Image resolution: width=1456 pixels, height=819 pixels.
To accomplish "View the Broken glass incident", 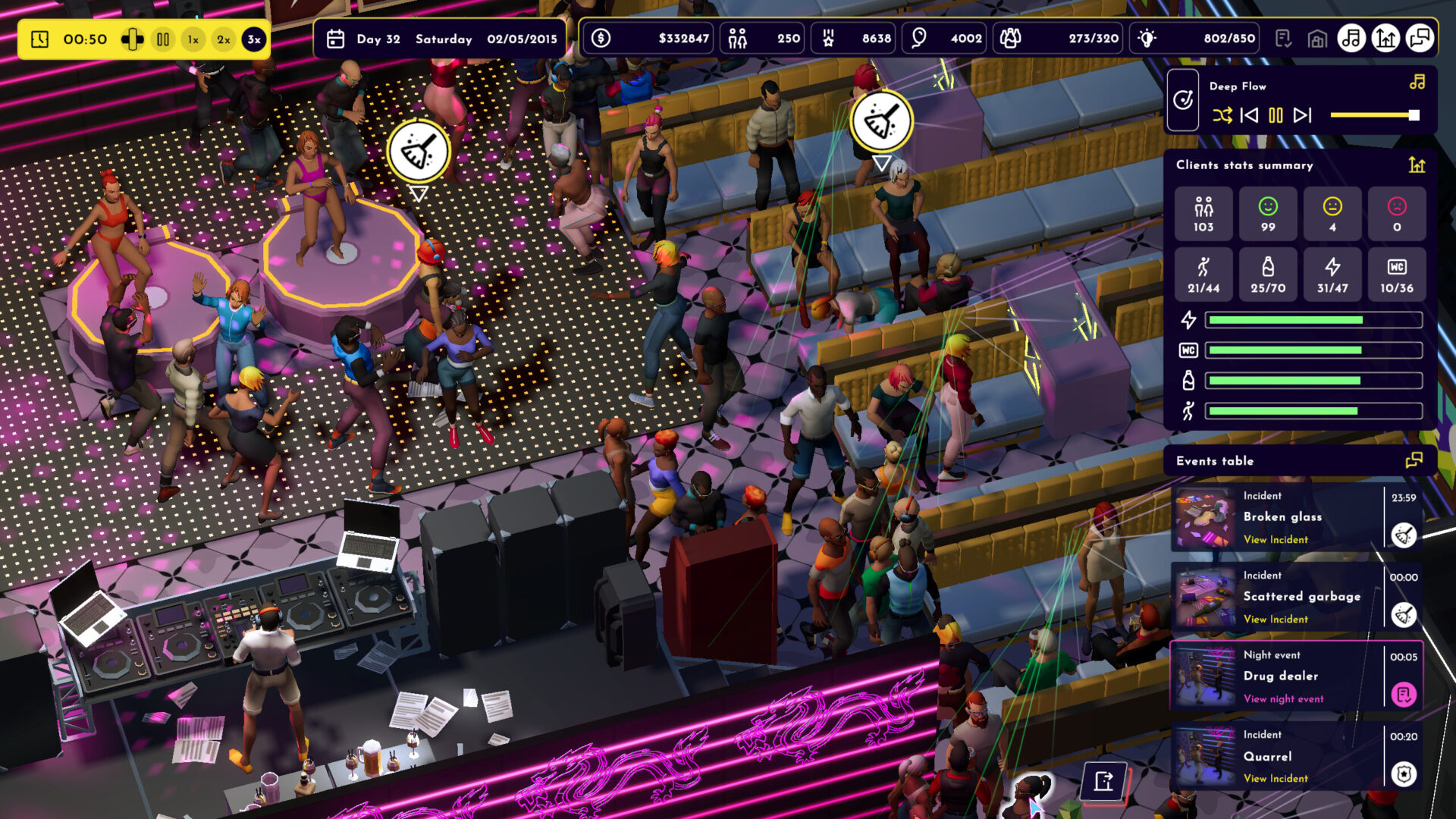I will (x=1276, y=539).
